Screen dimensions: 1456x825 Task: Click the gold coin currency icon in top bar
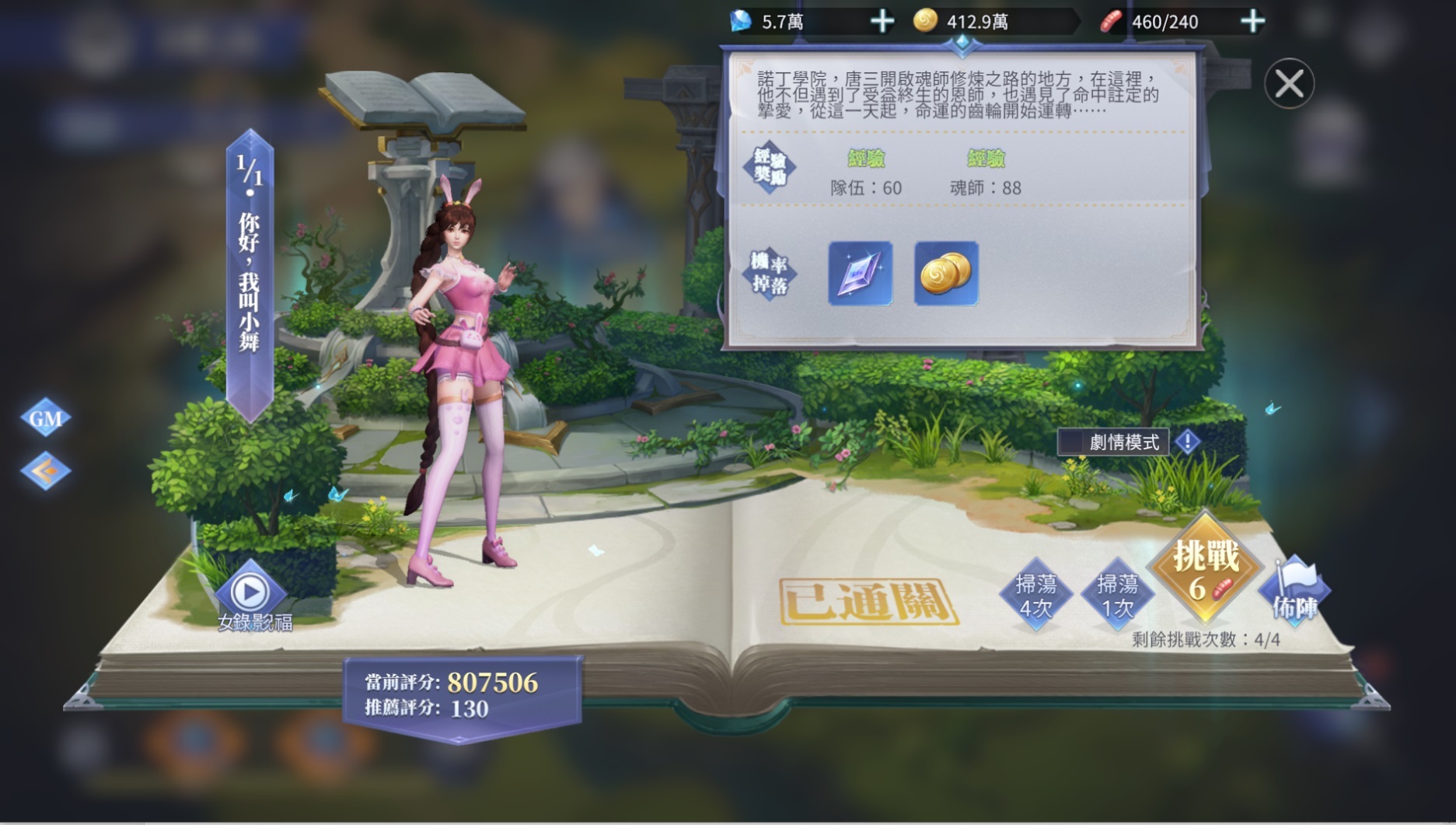(927, 21)
